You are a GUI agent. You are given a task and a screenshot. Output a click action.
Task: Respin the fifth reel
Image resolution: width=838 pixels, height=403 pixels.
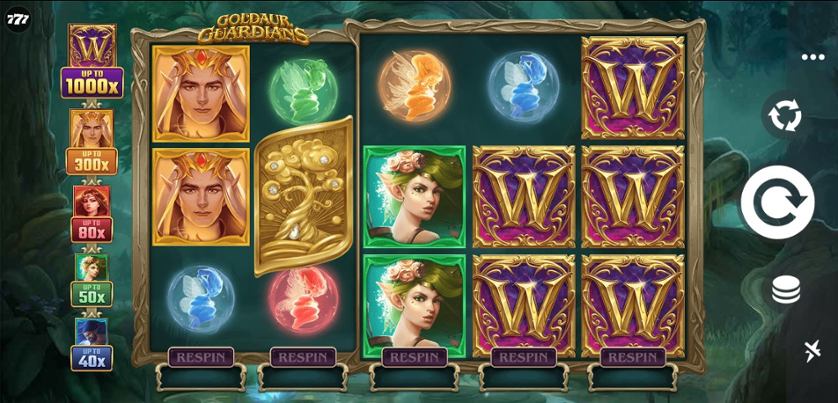tap(632, 357)
